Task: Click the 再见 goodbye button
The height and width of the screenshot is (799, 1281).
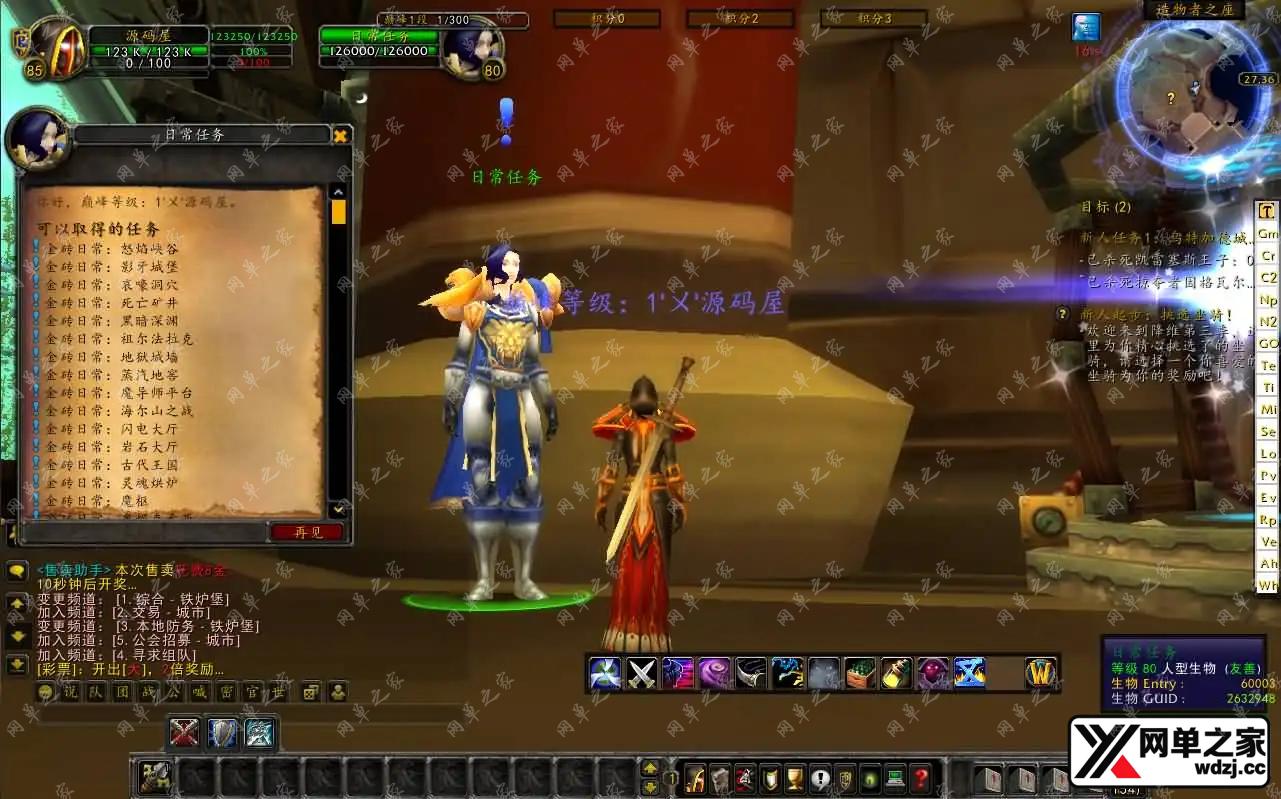Action: click(x=307, y=532)
